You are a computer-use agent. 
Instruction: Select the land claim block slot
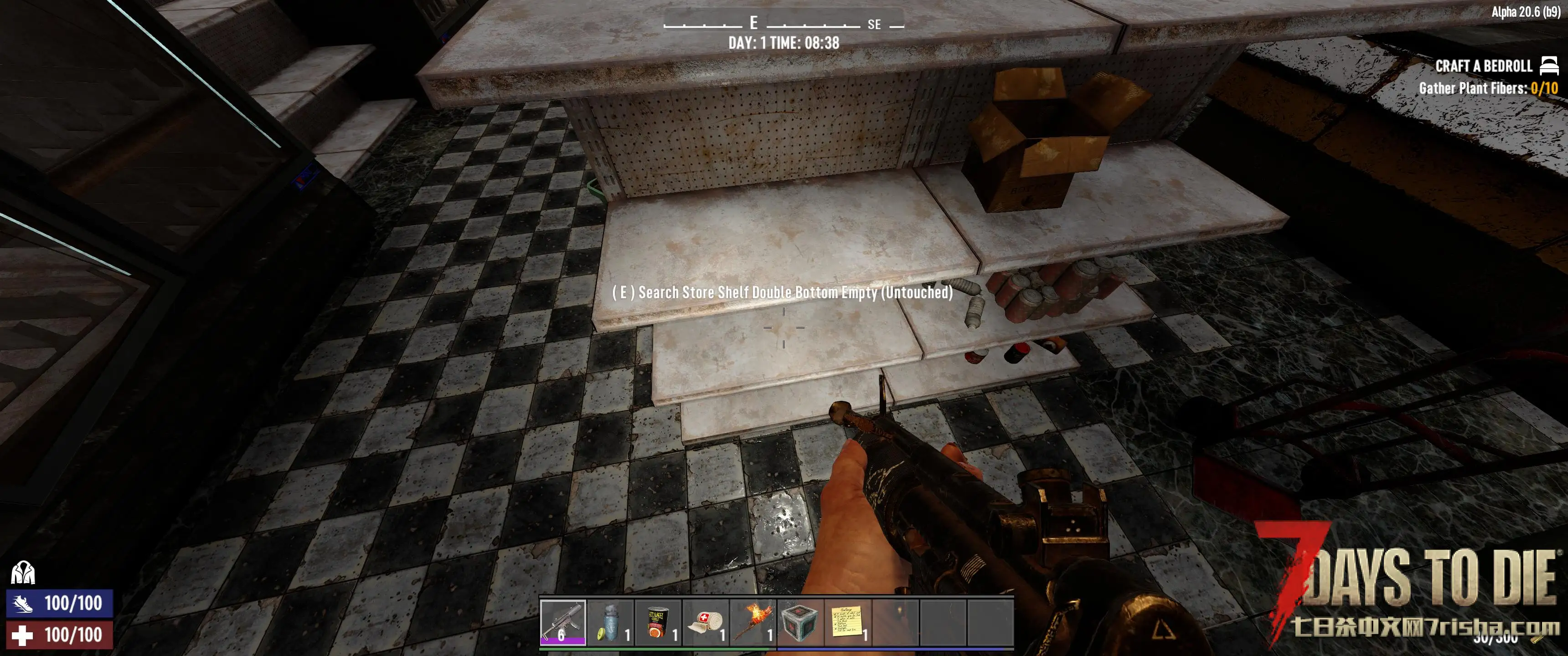click(800, 622)
